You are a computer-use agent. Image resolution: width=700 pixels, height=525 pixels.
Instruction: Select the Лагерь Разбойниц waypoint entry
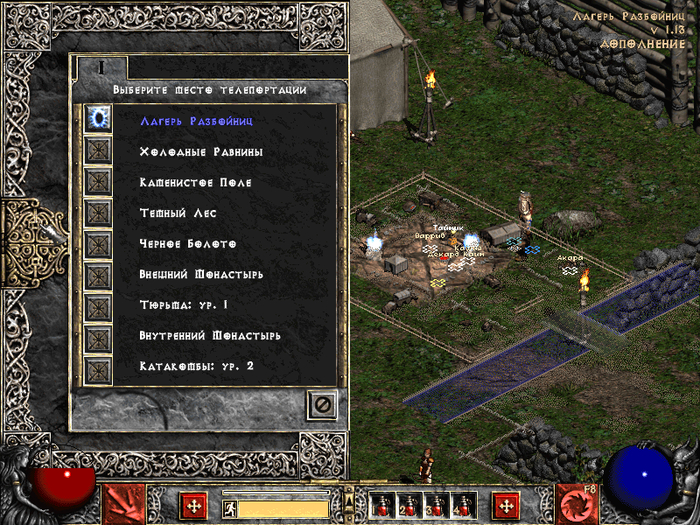[196, 121]
